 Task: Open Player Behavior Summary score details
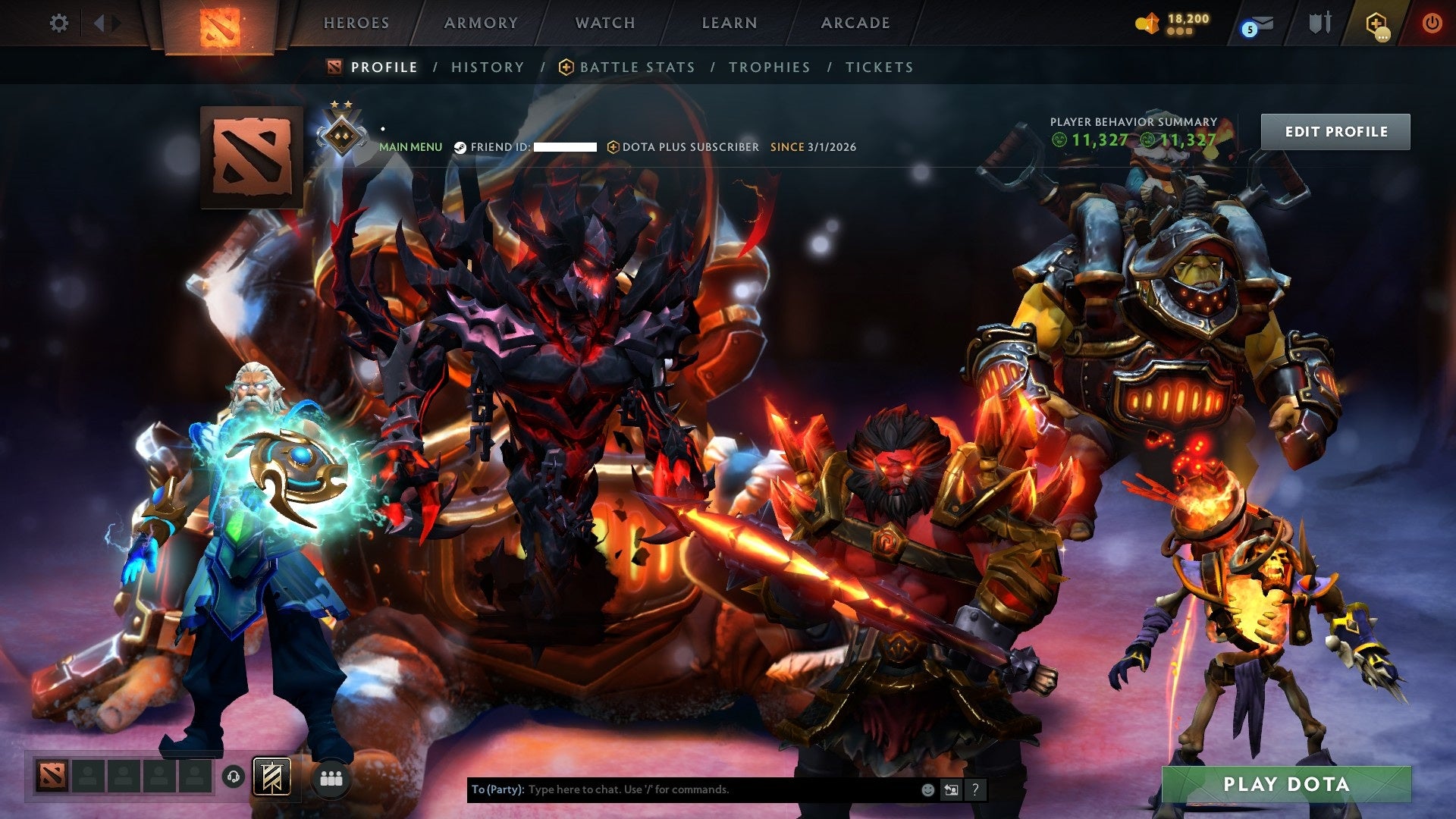(1133, 121)
